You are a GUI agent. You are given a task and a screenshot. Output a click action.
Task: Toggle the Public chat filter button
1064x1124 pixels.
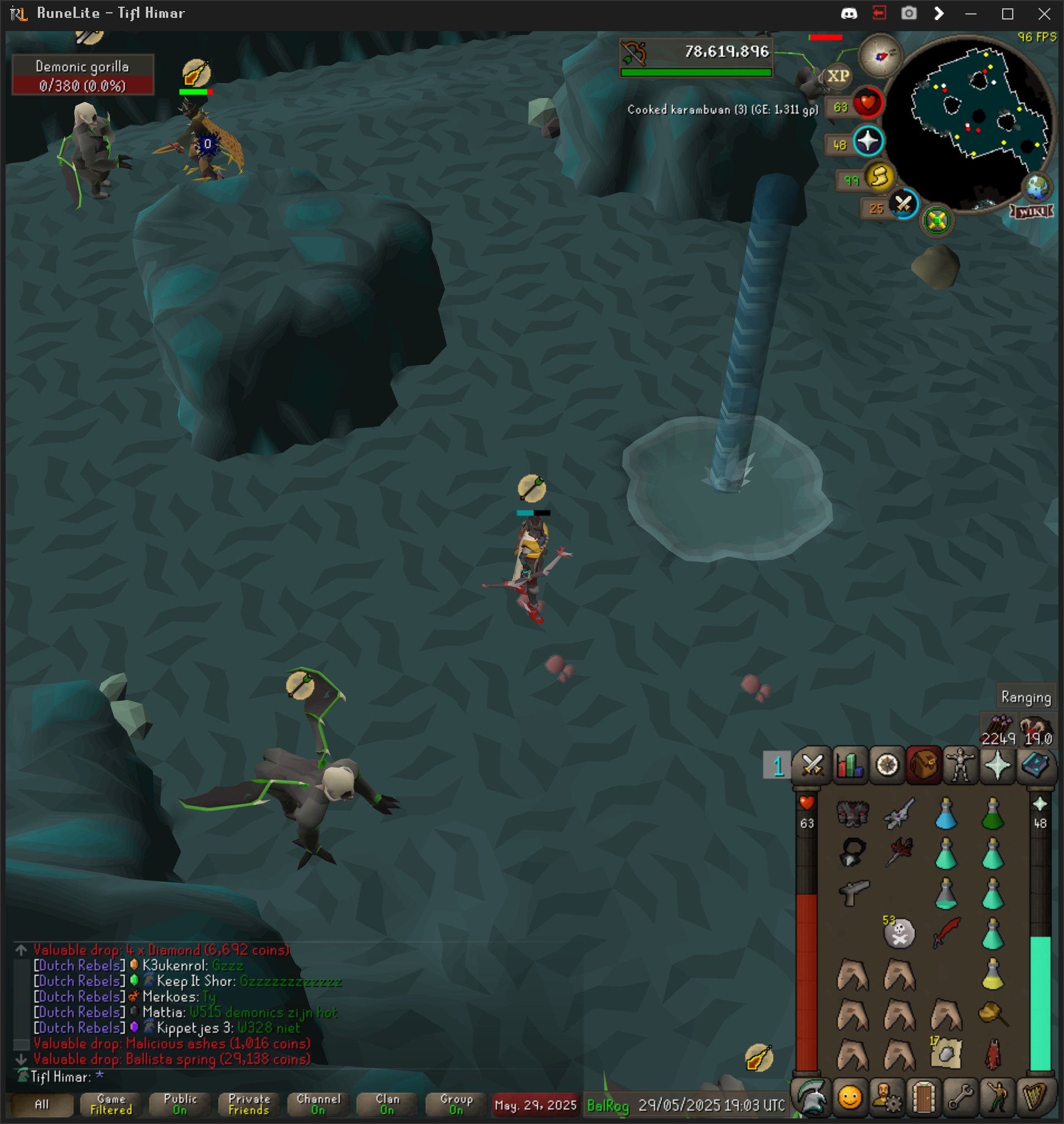[x=180, y=1104]
